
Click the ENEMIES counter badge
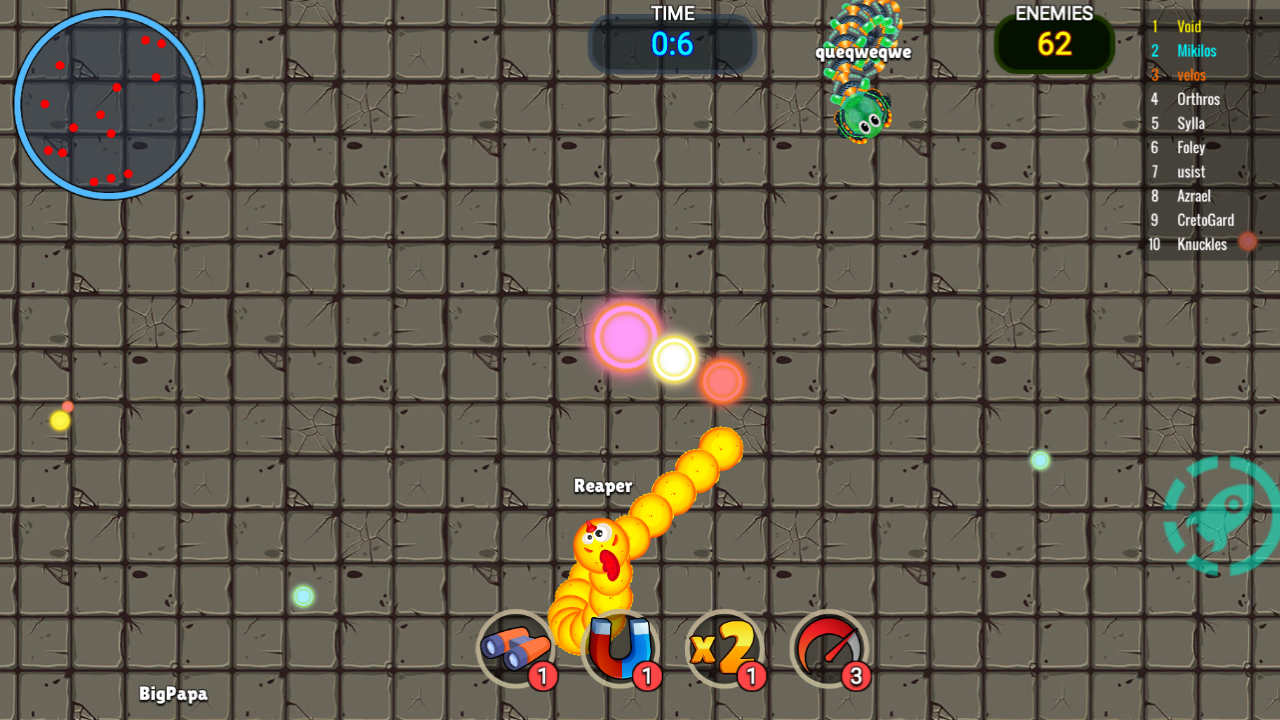[x=1055, y=43]
